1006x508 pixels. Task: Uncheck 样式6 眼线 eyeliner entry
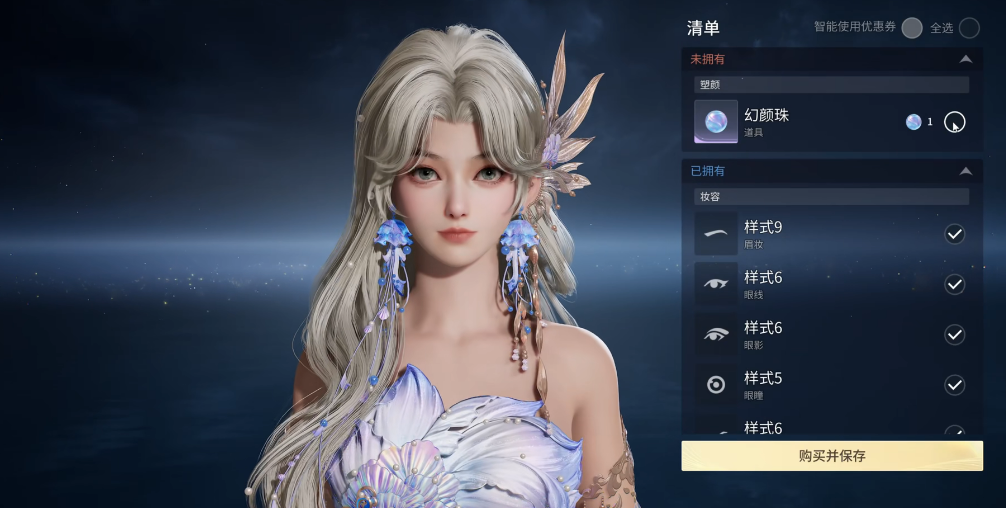954,284
